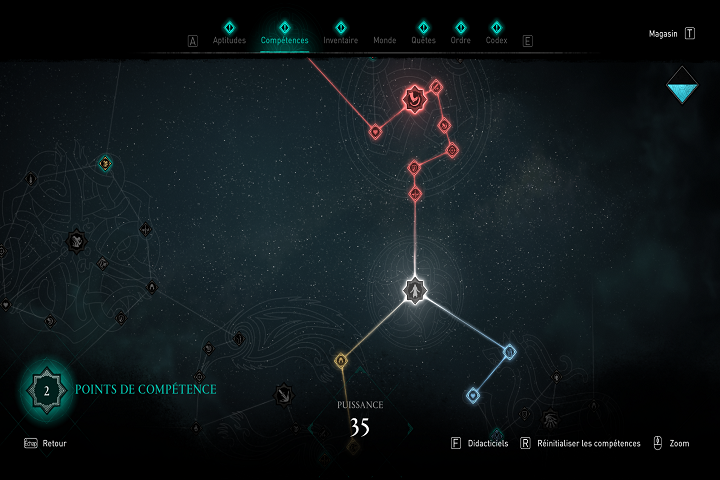The width and height of the screenshot is (720, 480).
Task: Choose the yellow skill node
Action: [340, 360]
